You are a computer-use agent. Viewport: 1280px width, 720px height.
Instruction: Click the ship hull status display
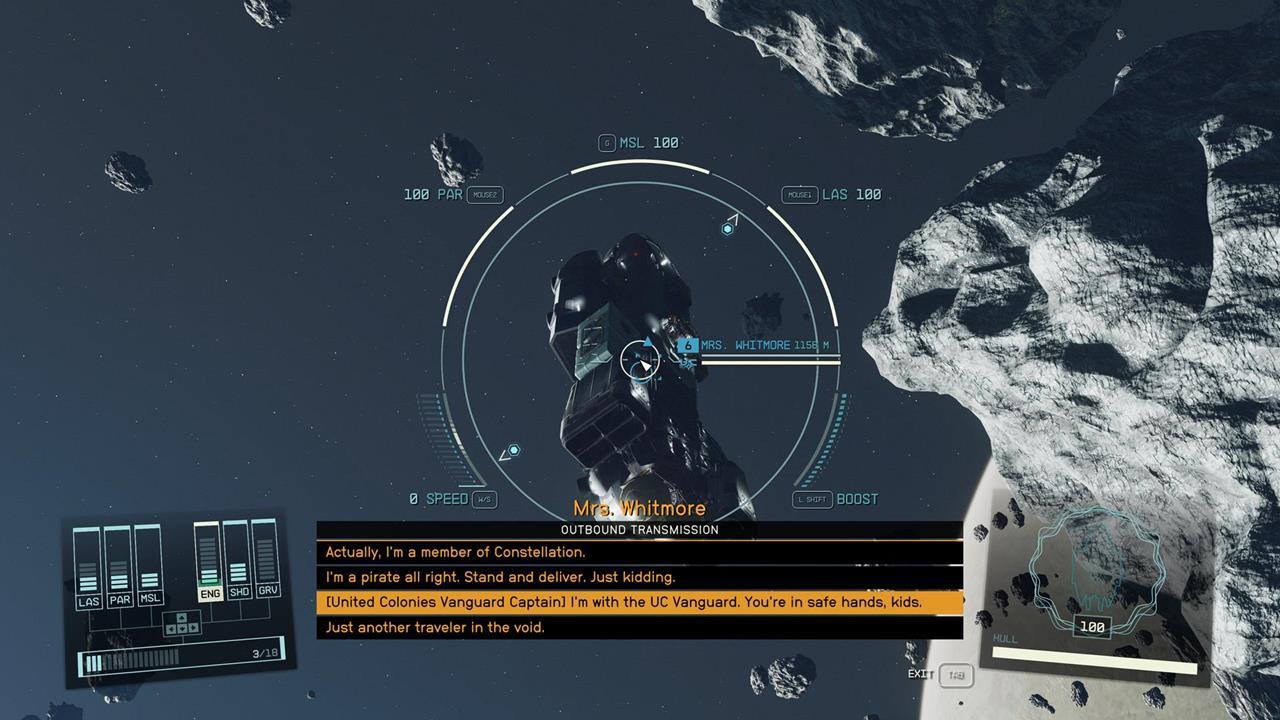1093,590
